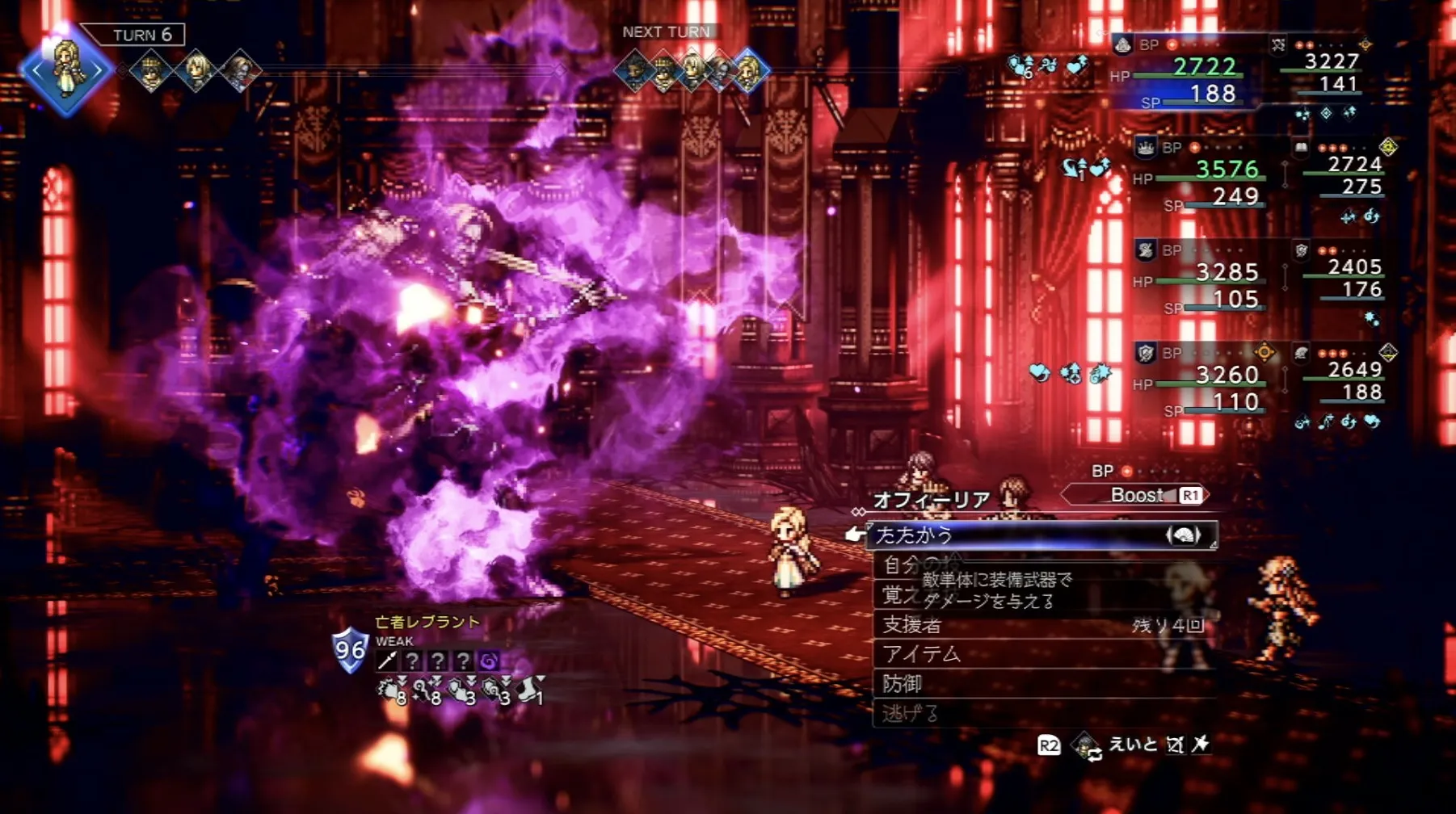Click the enemy shield counter showing 96
The image size is (1456, 814).
[350, 650]
